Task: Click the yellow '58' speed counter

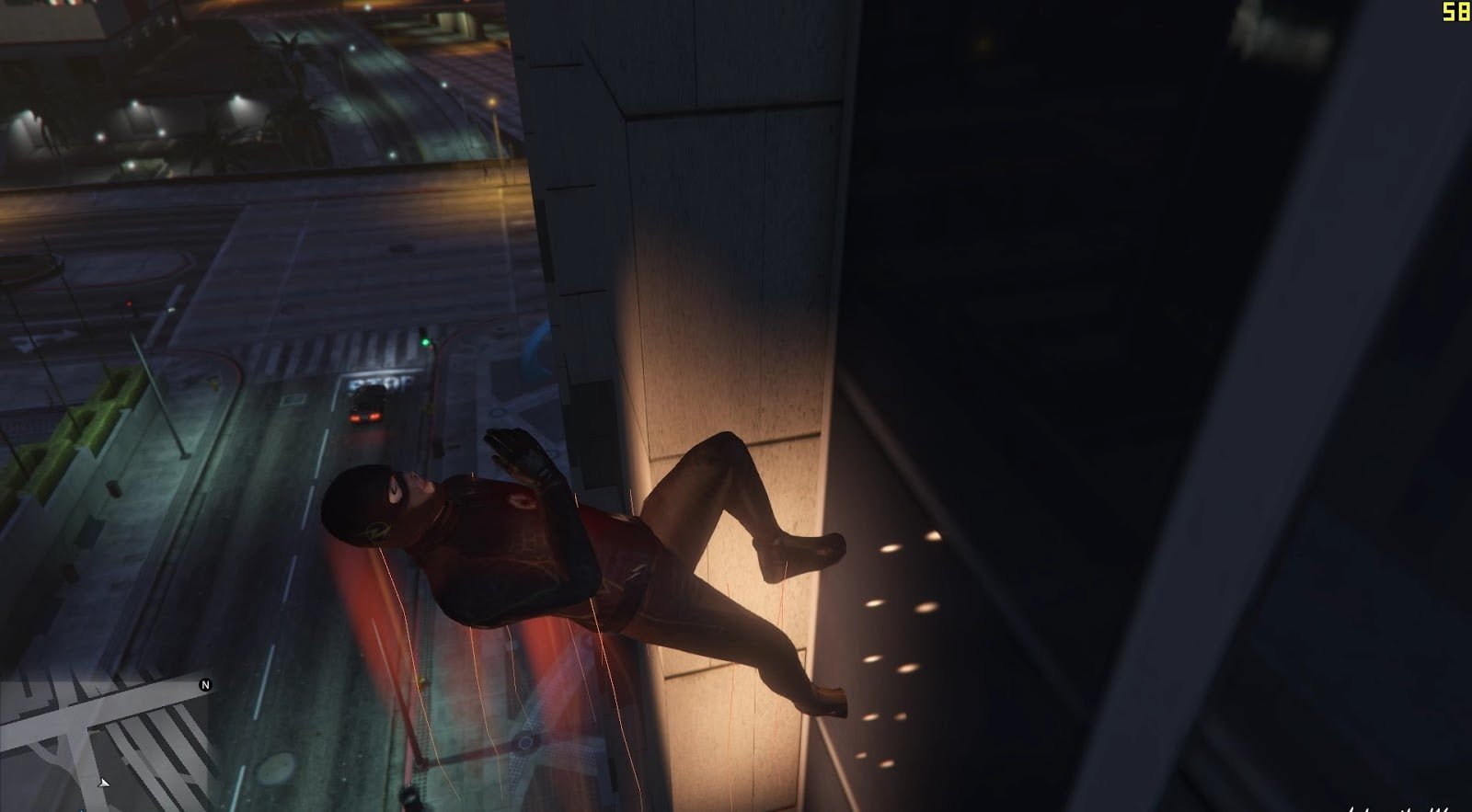Action: tap(1456, 13)
